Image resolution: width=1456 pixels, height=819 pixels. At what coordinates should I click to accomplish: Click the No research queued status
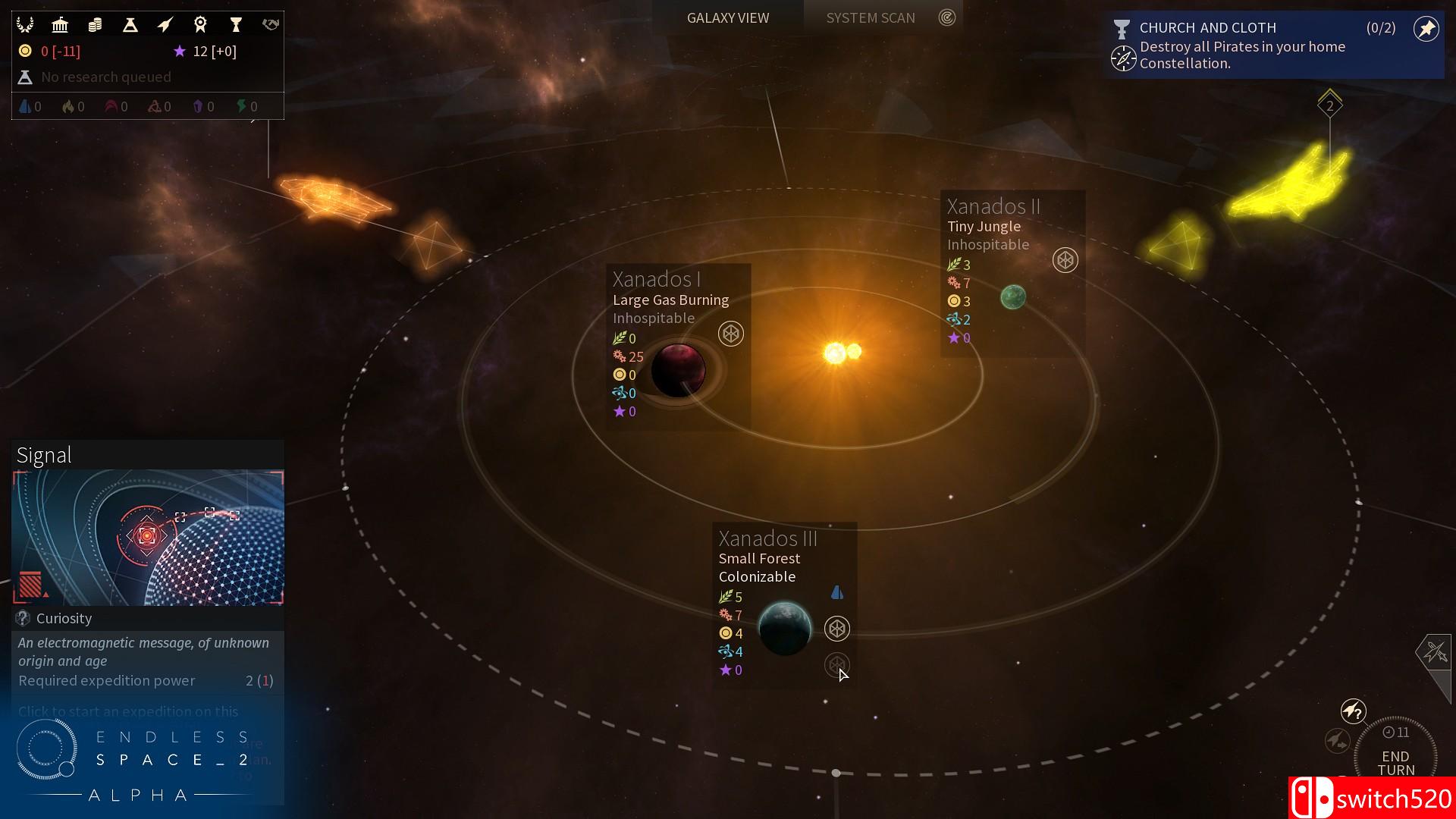click(x=106, y=77)
